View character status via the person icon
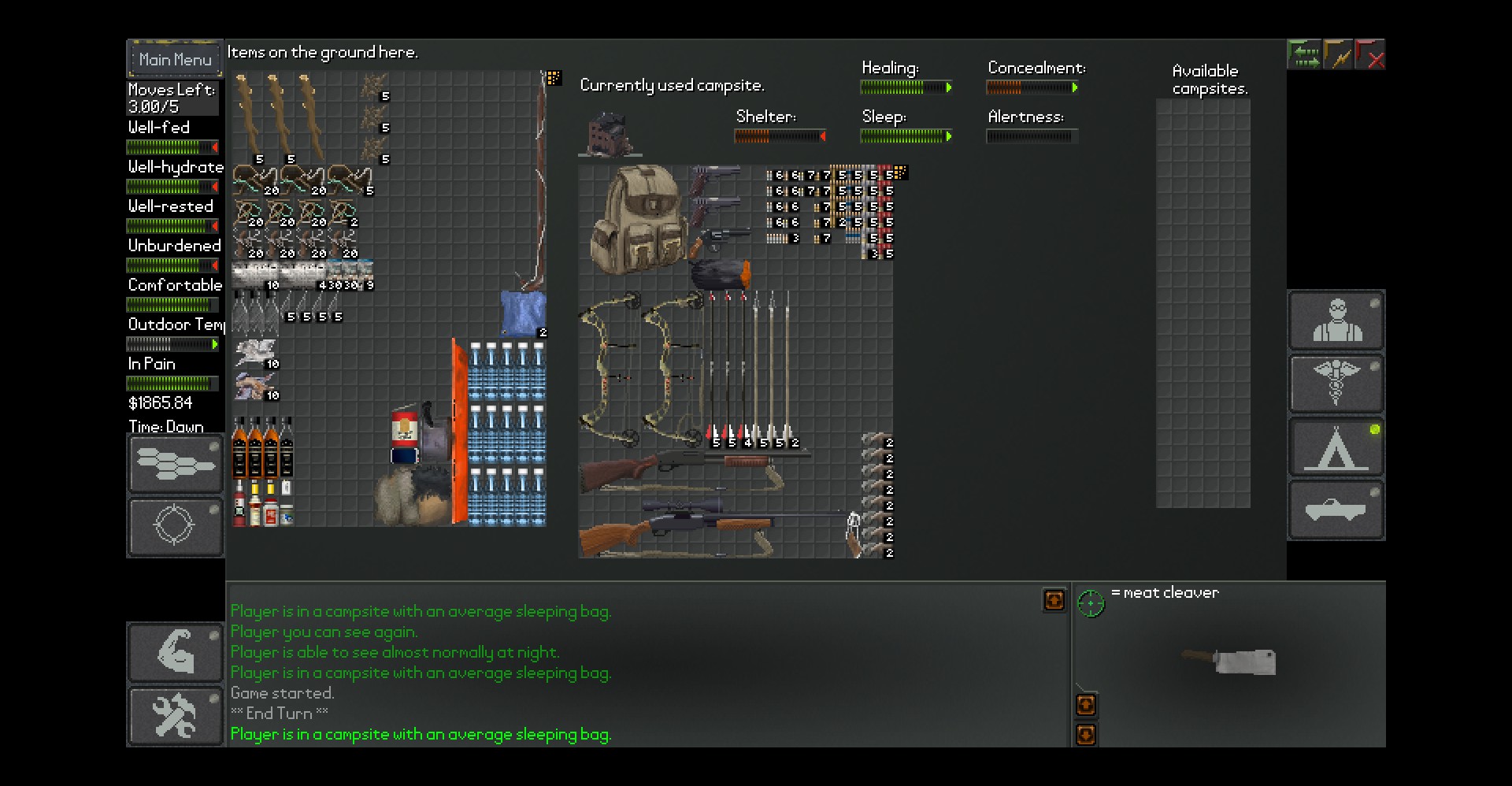The height and width of the screenshot is (786, 1512). point(1336,321)
